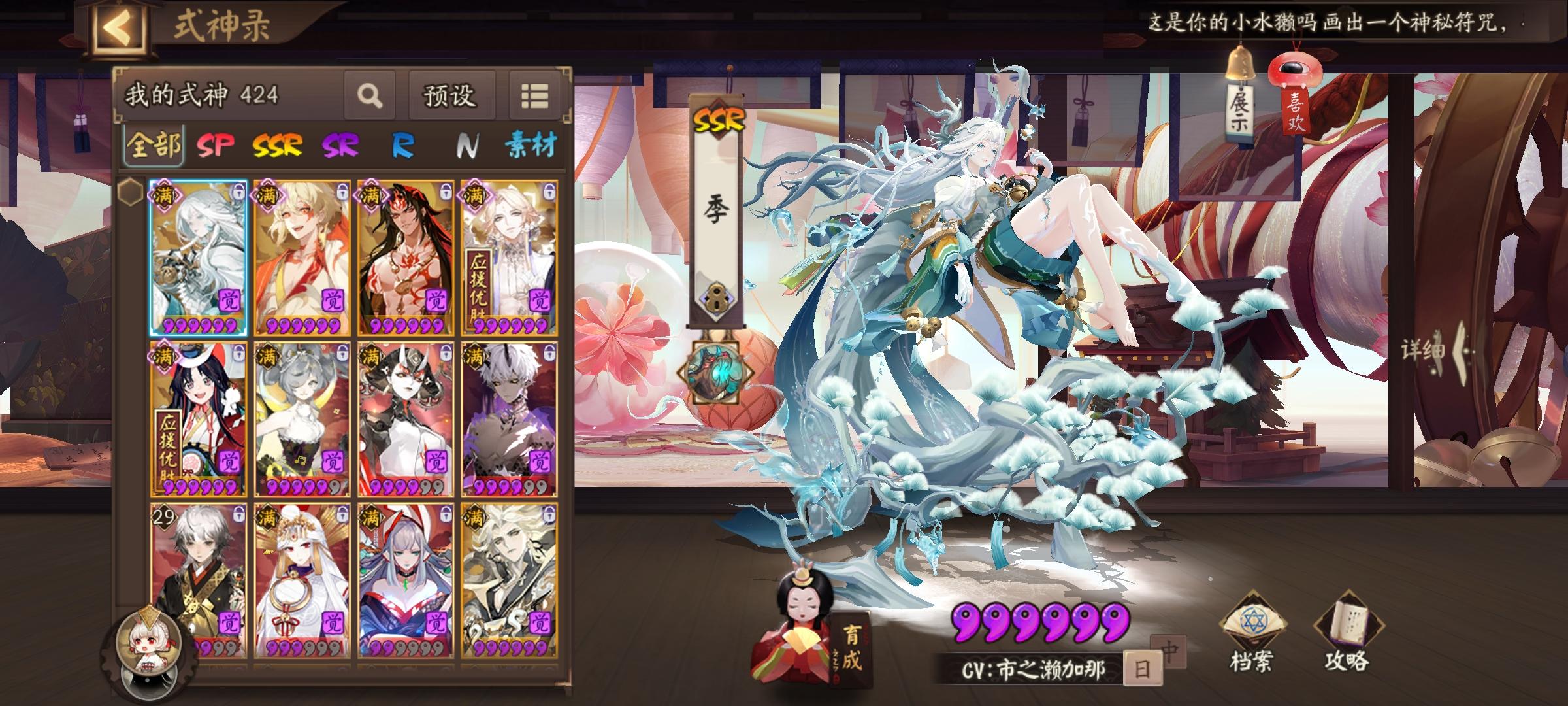Open the 预设 presets button
Image resolution: width=1568 pixels, height=706 pixels.
(452, 95)
